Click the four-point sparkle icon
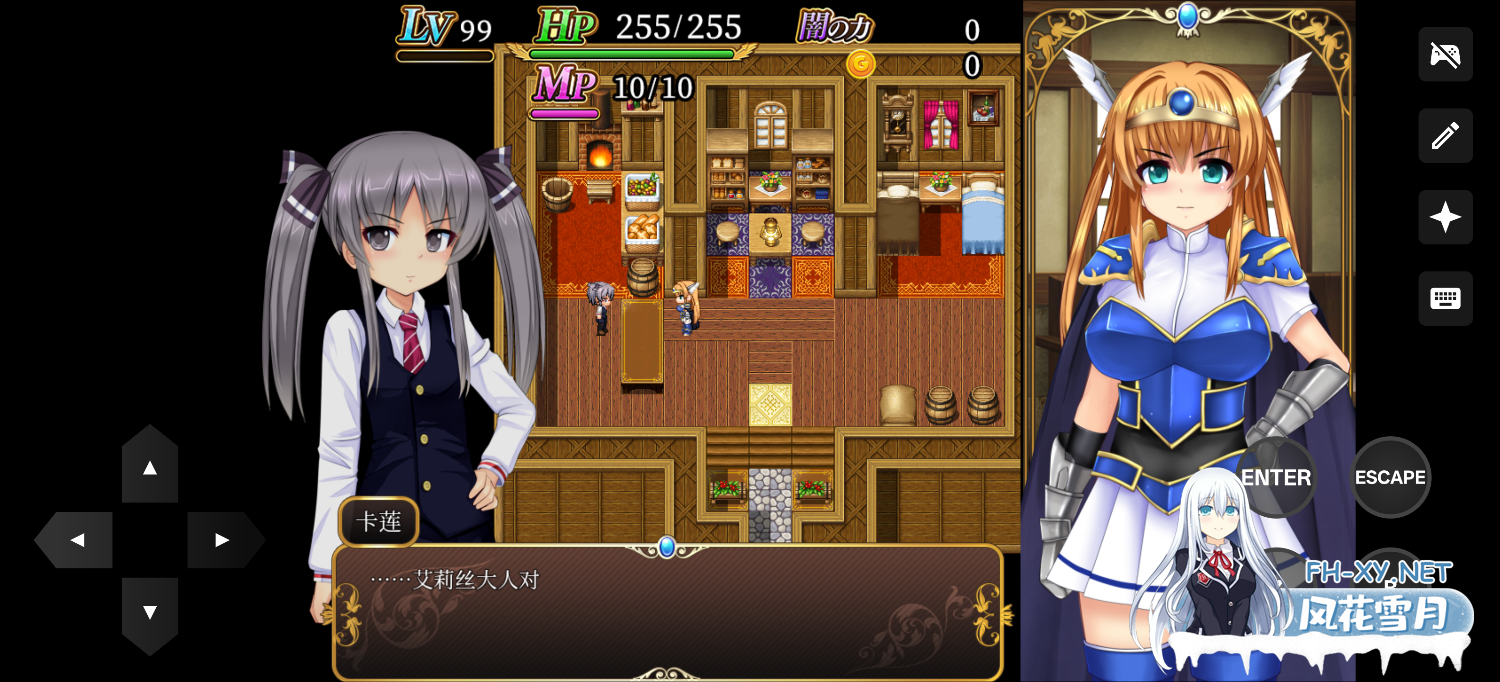Screen dimensions: 1500x682 click(x=1445, y=217)
